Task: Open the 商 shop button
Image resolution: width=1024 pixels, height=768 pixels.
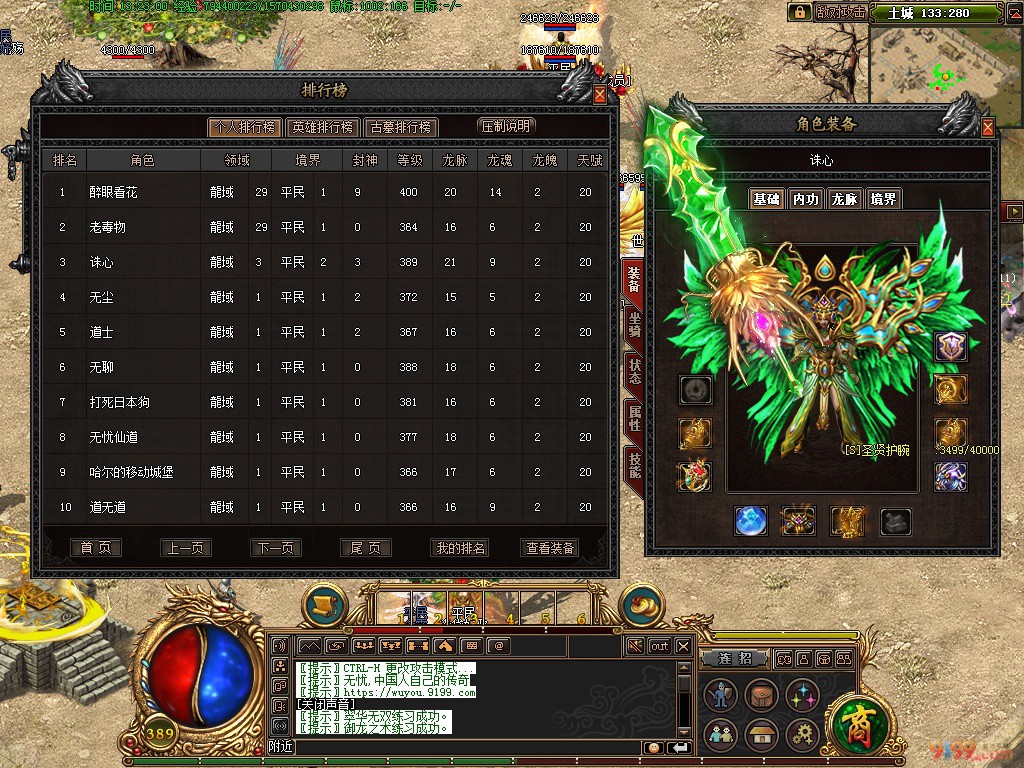Action: (x=858, y=720)
